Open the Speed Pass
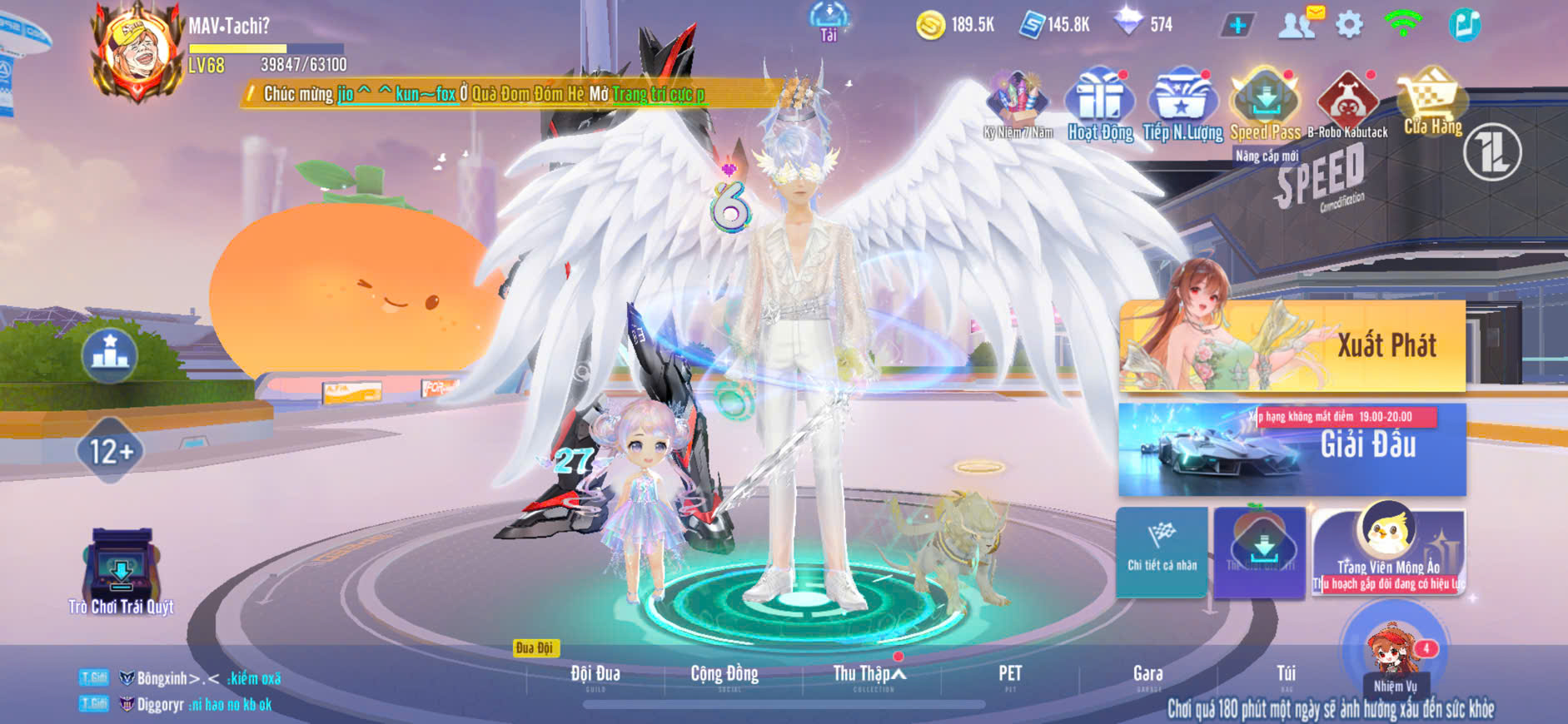This screenshot has width=1568, height=724. (x=1265, y=105)
